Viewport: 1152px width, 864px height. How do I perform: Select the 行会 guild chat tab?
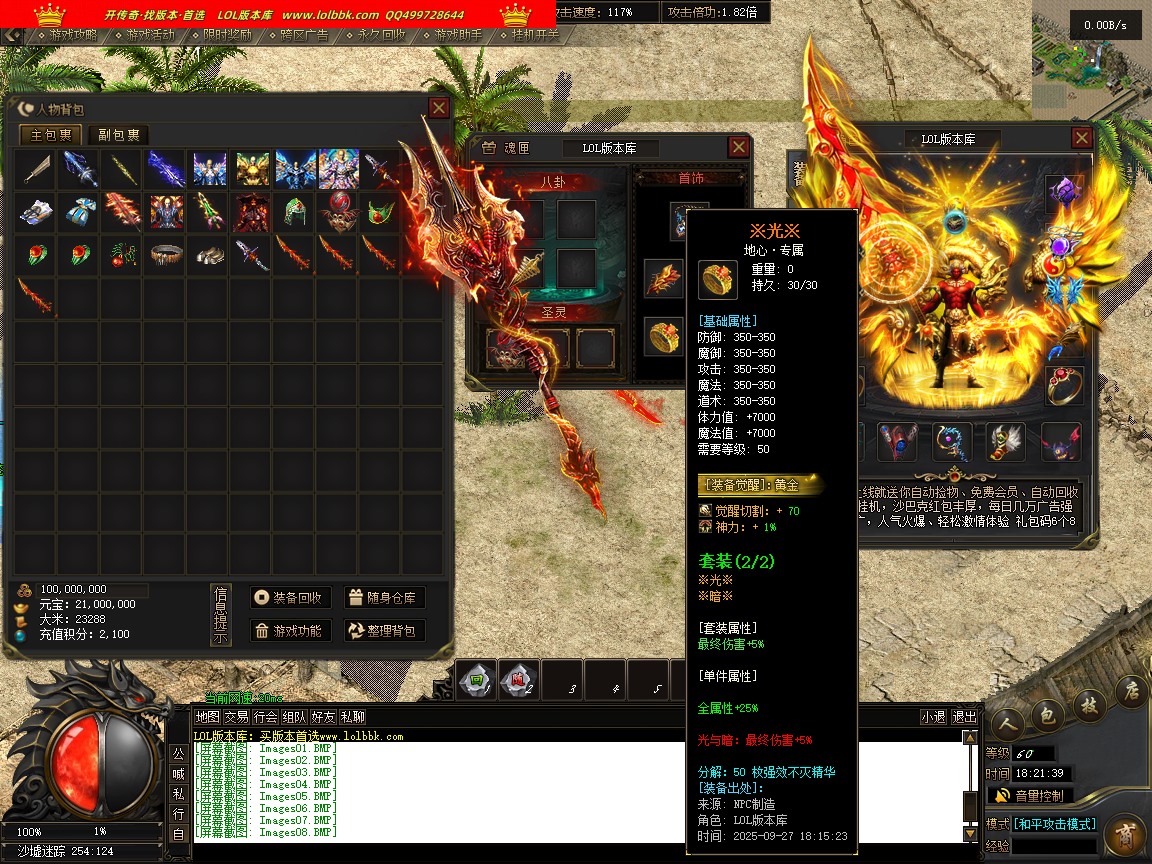(x=265, y=717)
